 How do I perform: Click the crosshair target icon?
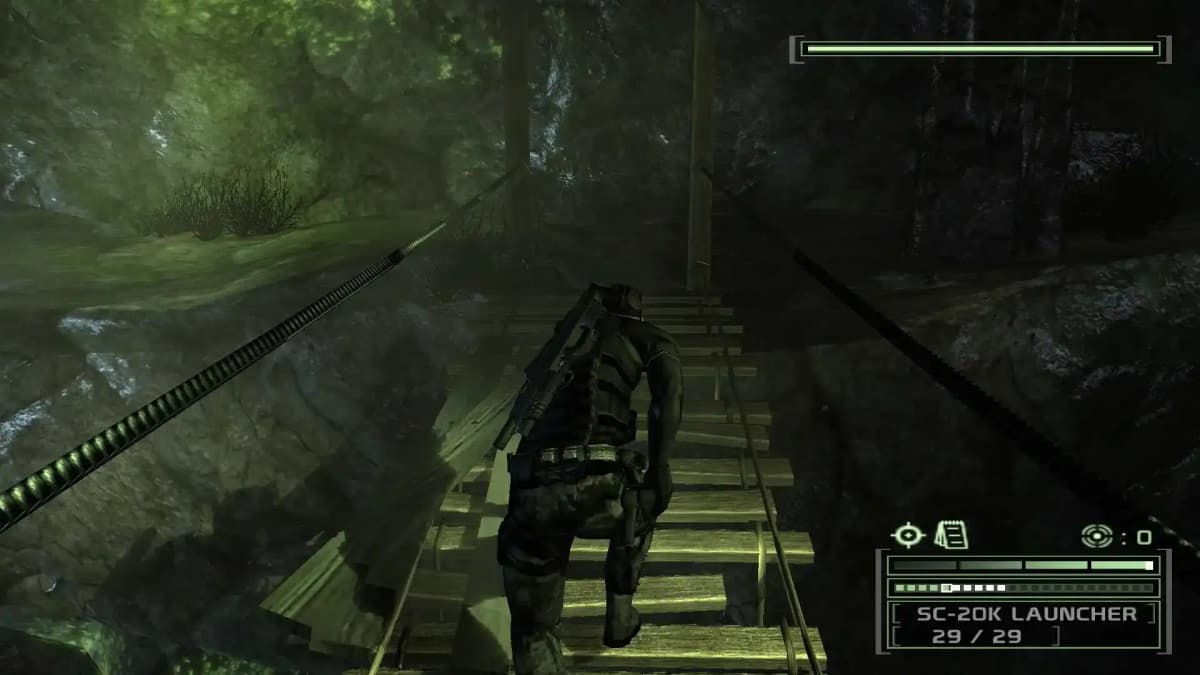pyautogui.click(x=907, y=536)
